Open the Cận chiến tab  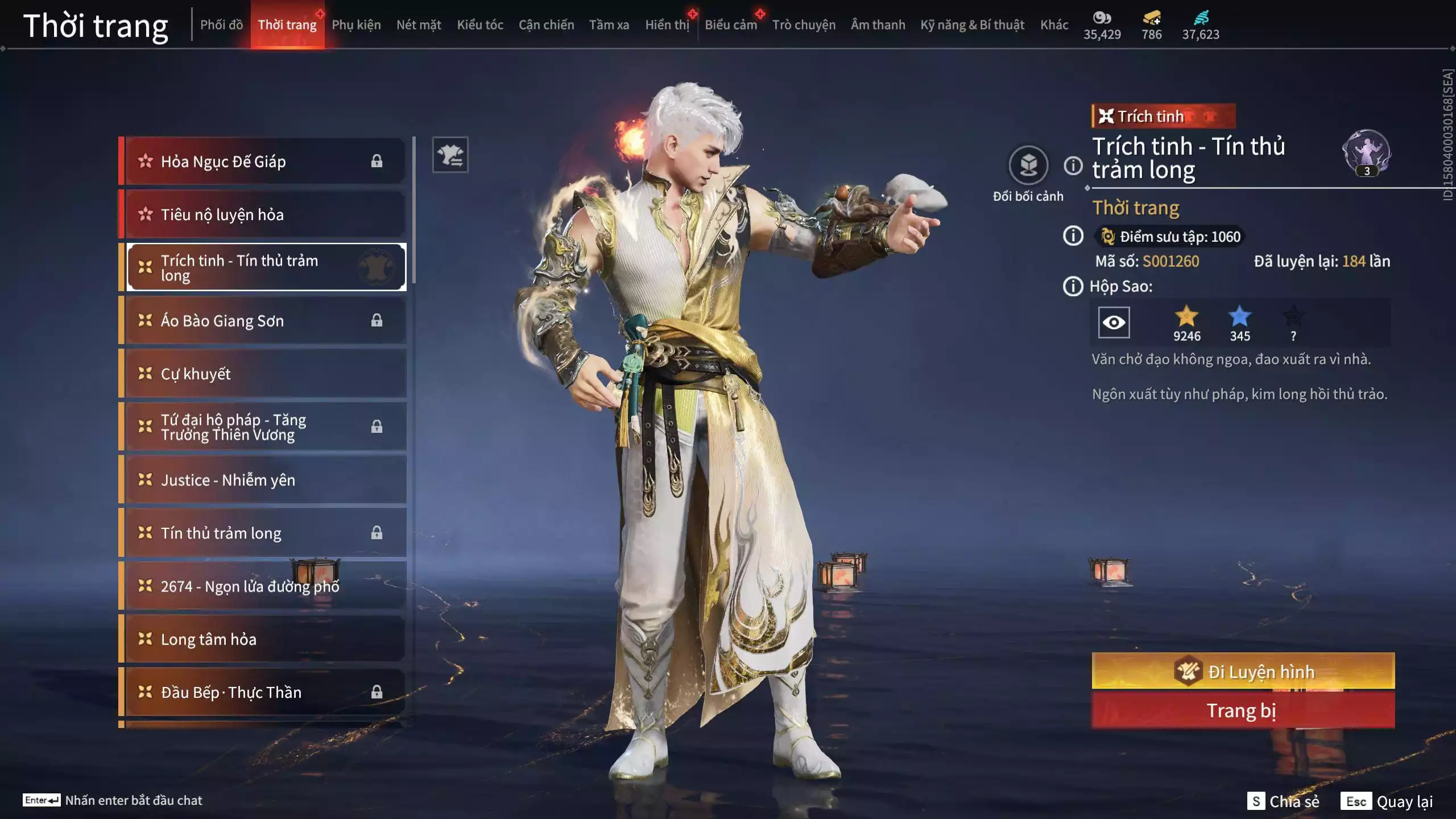pos(546,25)
